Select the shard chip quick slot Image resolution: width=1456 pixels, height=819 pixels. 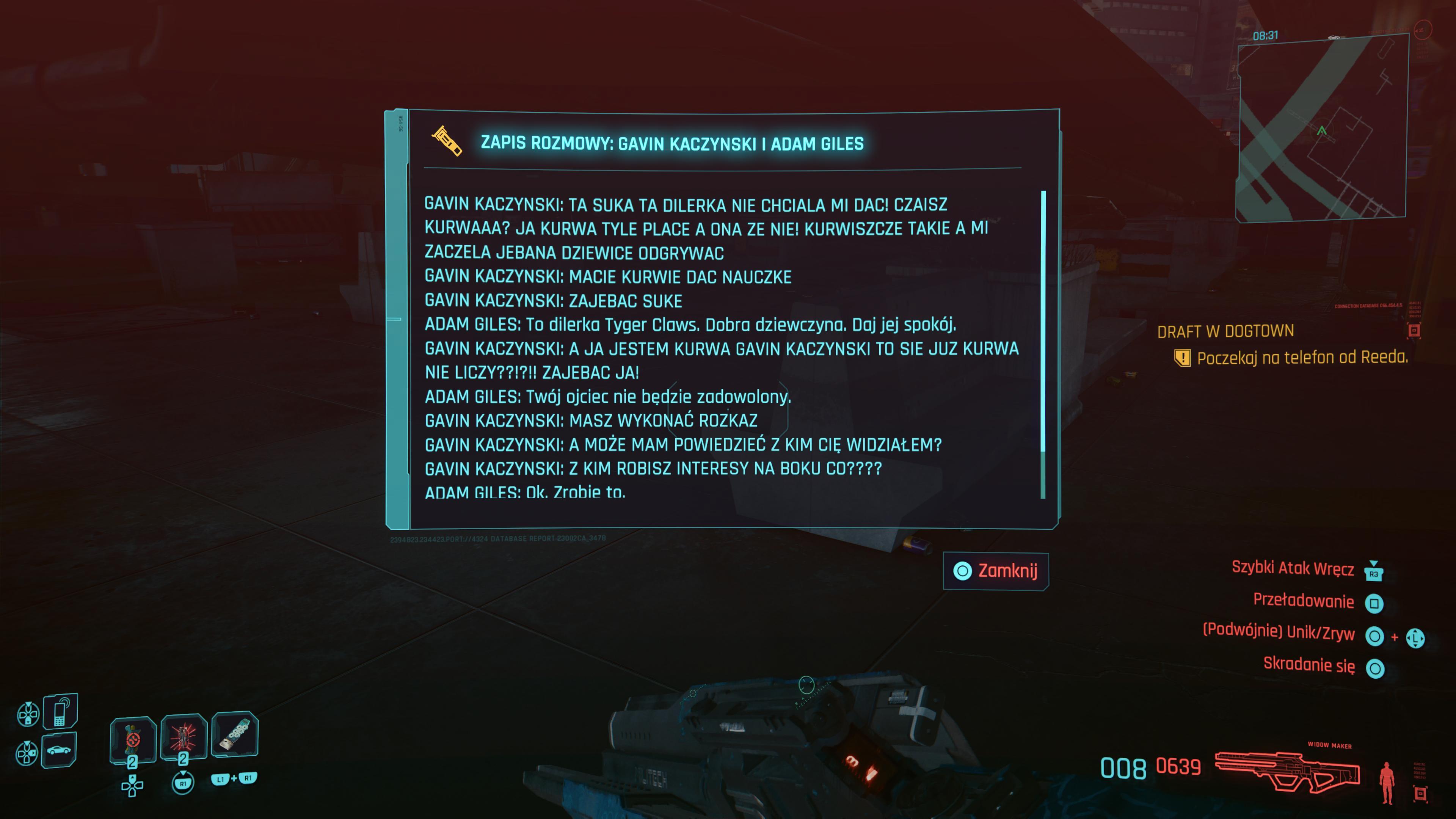[235, 734]
